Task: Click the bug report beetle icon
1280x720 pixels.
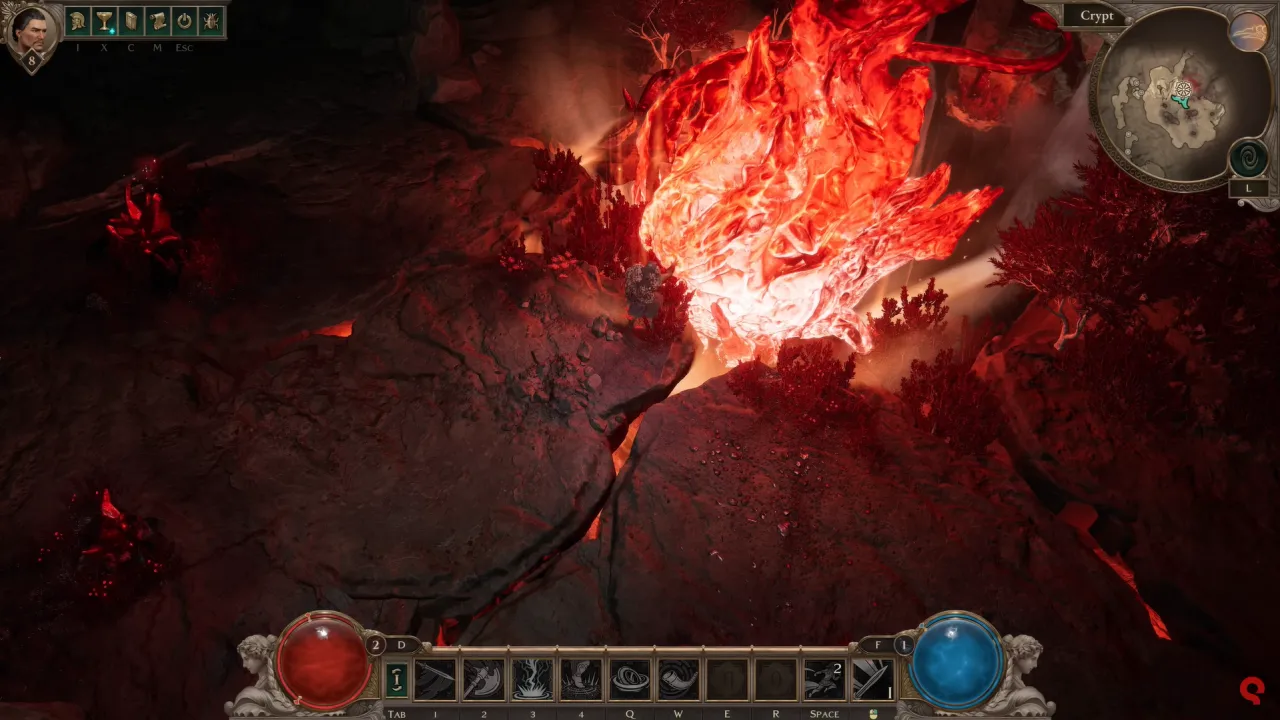Action: pyautogui.click(x=211, y=21)
